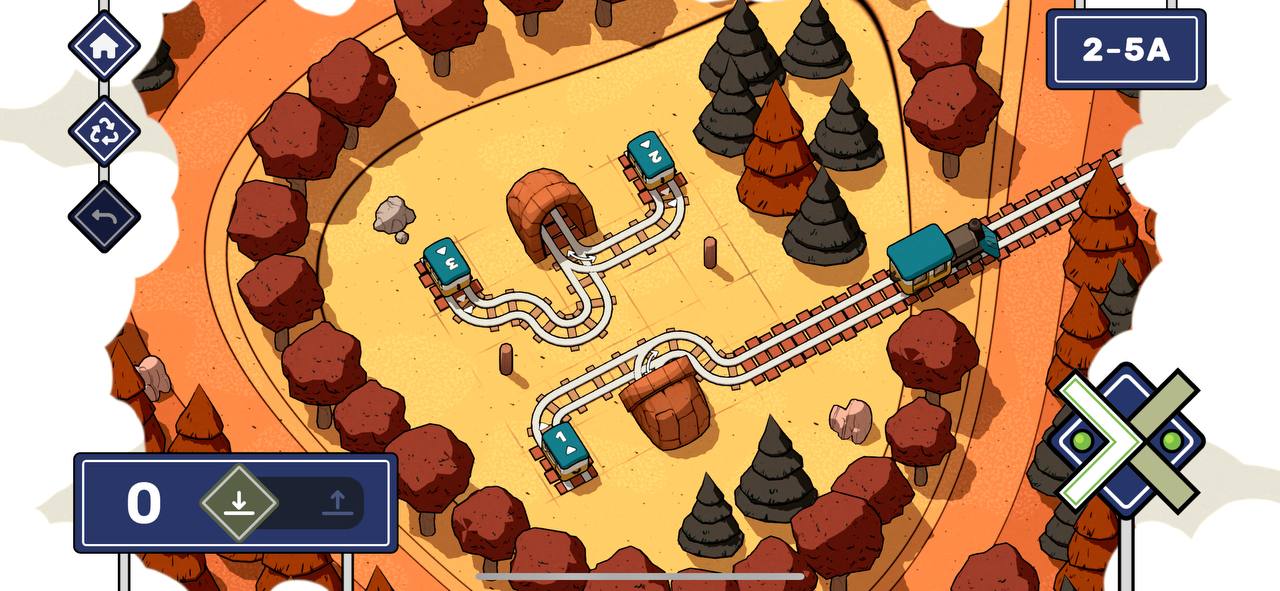The image size is (1280, 591).
Task: Restart the level with the circular arrows button
Action: [104, 131]
